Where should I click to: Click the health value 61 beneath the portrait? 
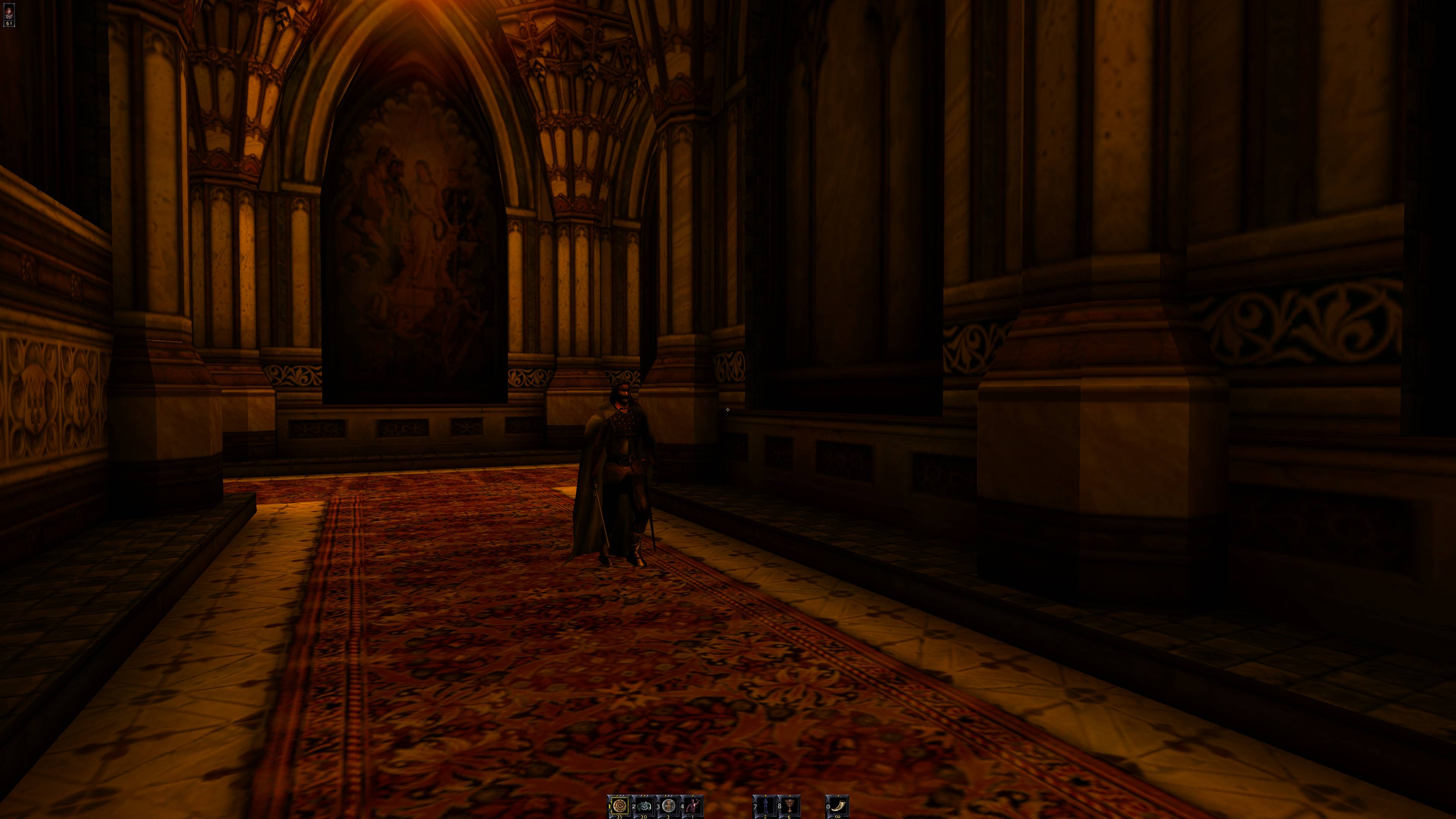click(9, 23)
